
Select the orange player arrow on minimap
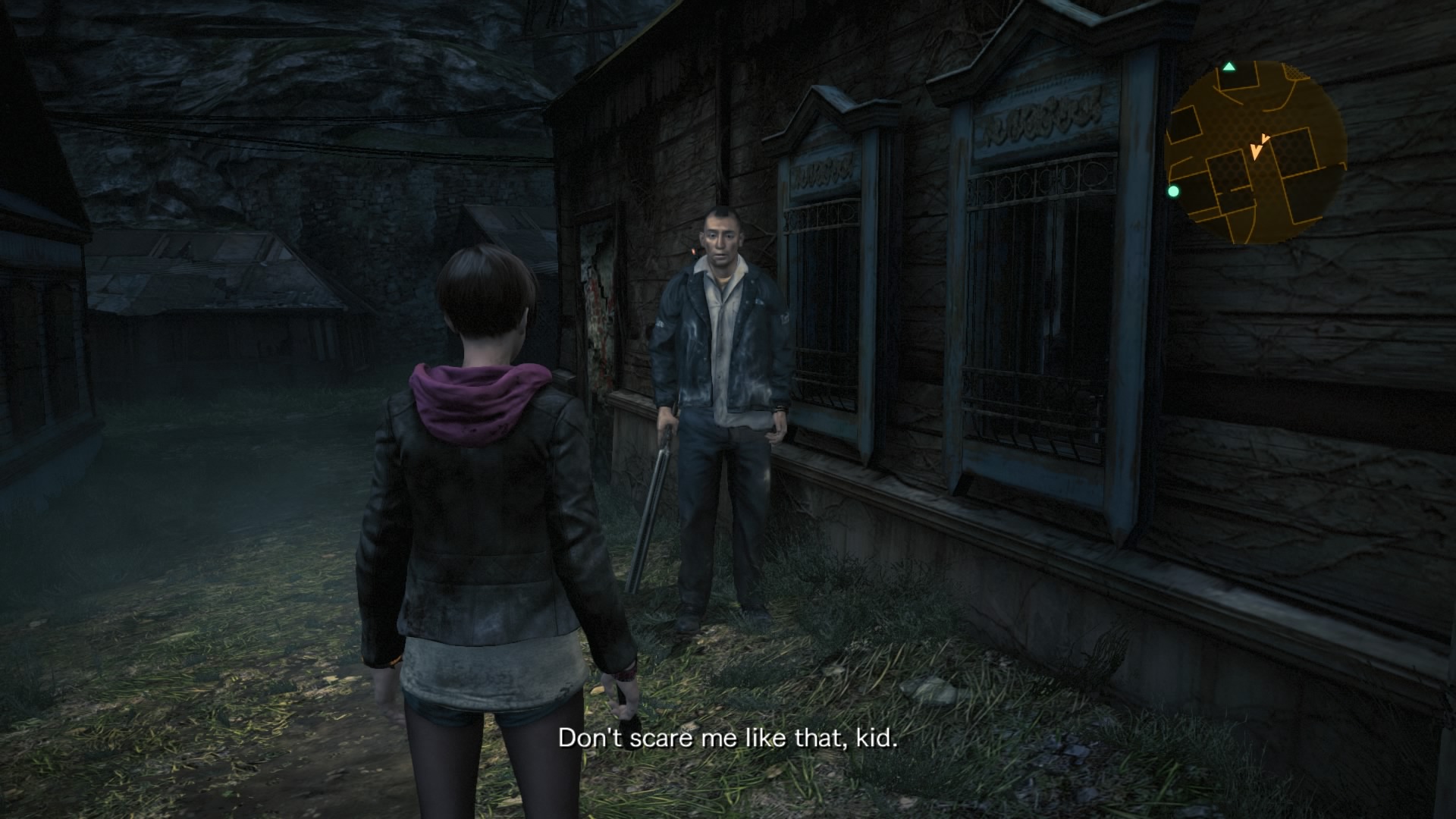coord(1258,146)
